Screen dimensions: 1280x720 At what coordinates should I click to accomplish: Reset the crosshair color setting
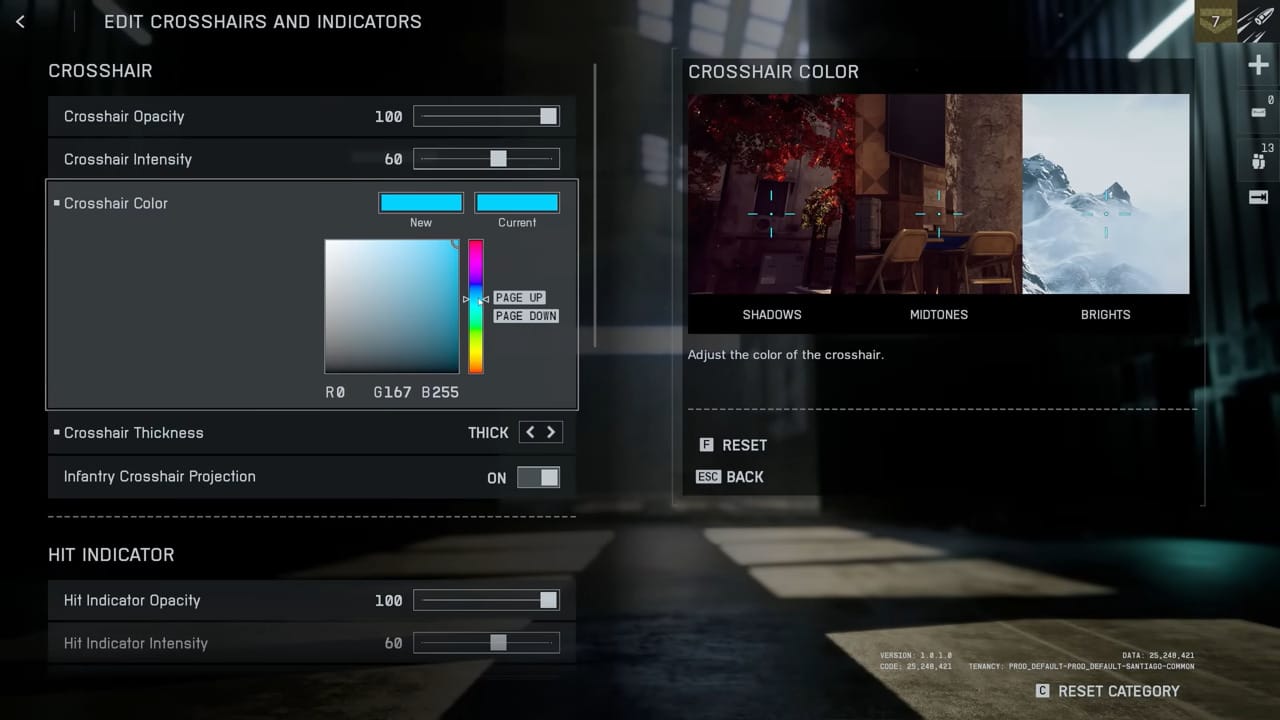tap(733, 445)
